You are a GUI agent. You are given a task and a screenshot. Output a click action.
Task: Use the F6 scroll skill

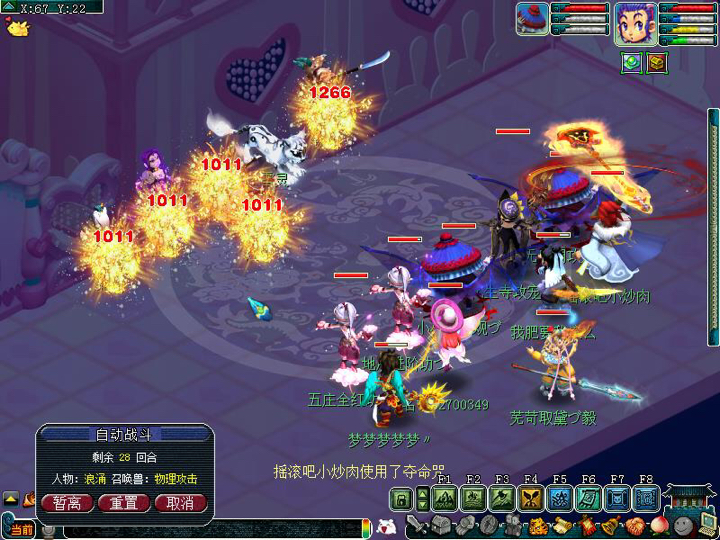click(590, 498)
